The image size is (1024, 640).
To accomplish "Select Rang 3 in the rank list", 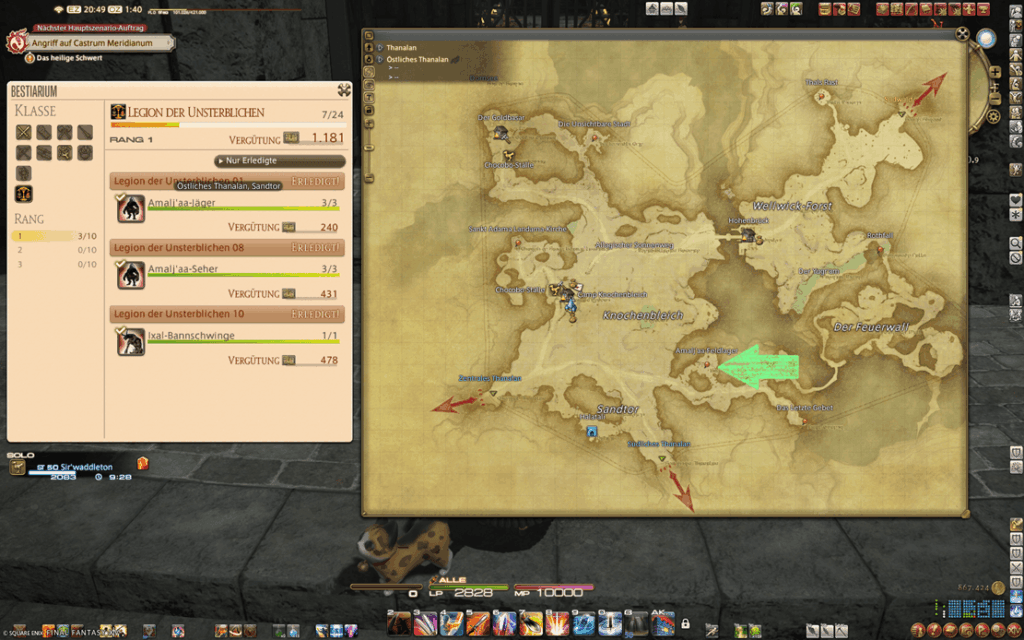I will [55, 264].
